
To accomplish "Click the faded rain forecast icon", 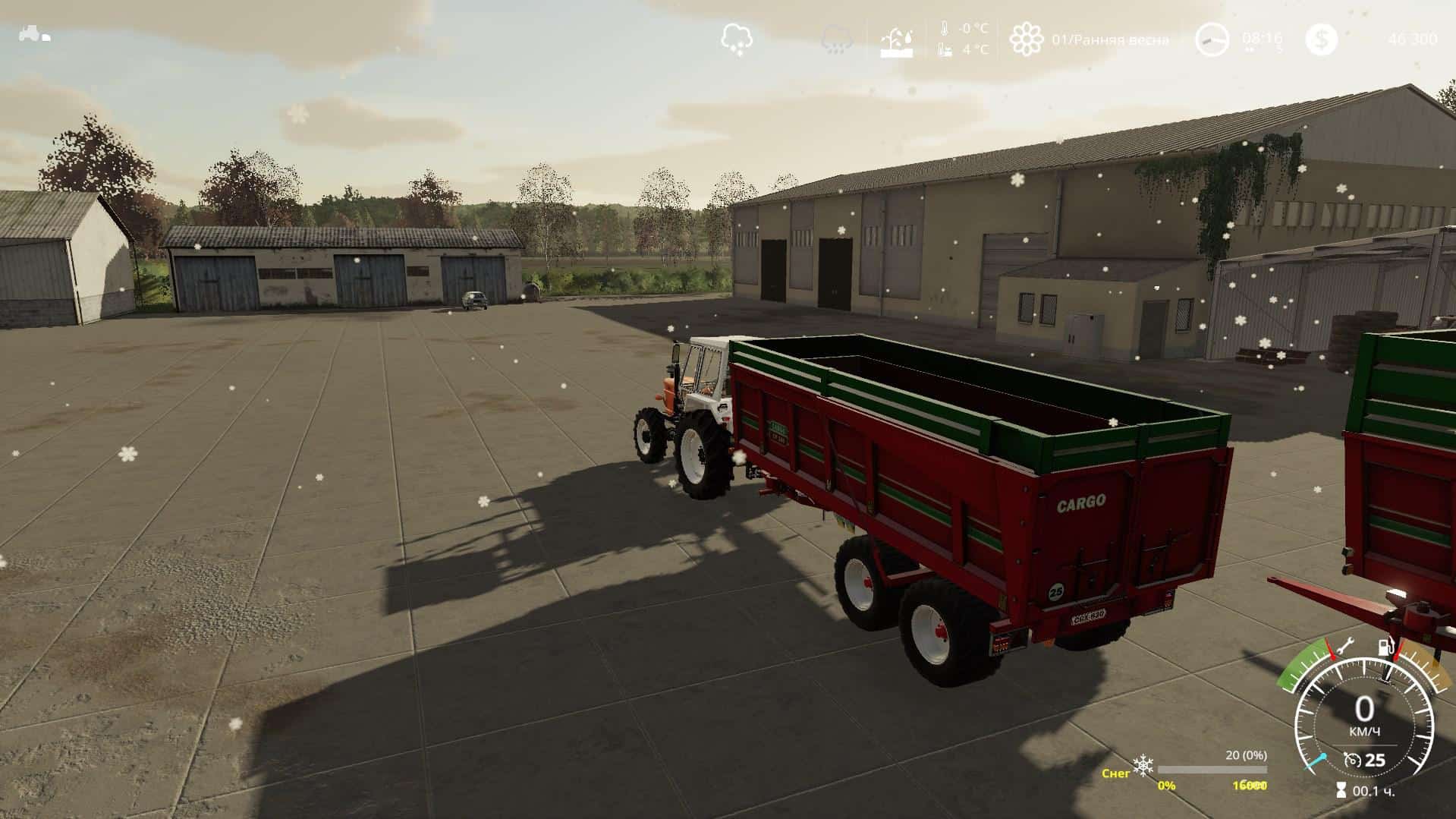I will point(837,39).
